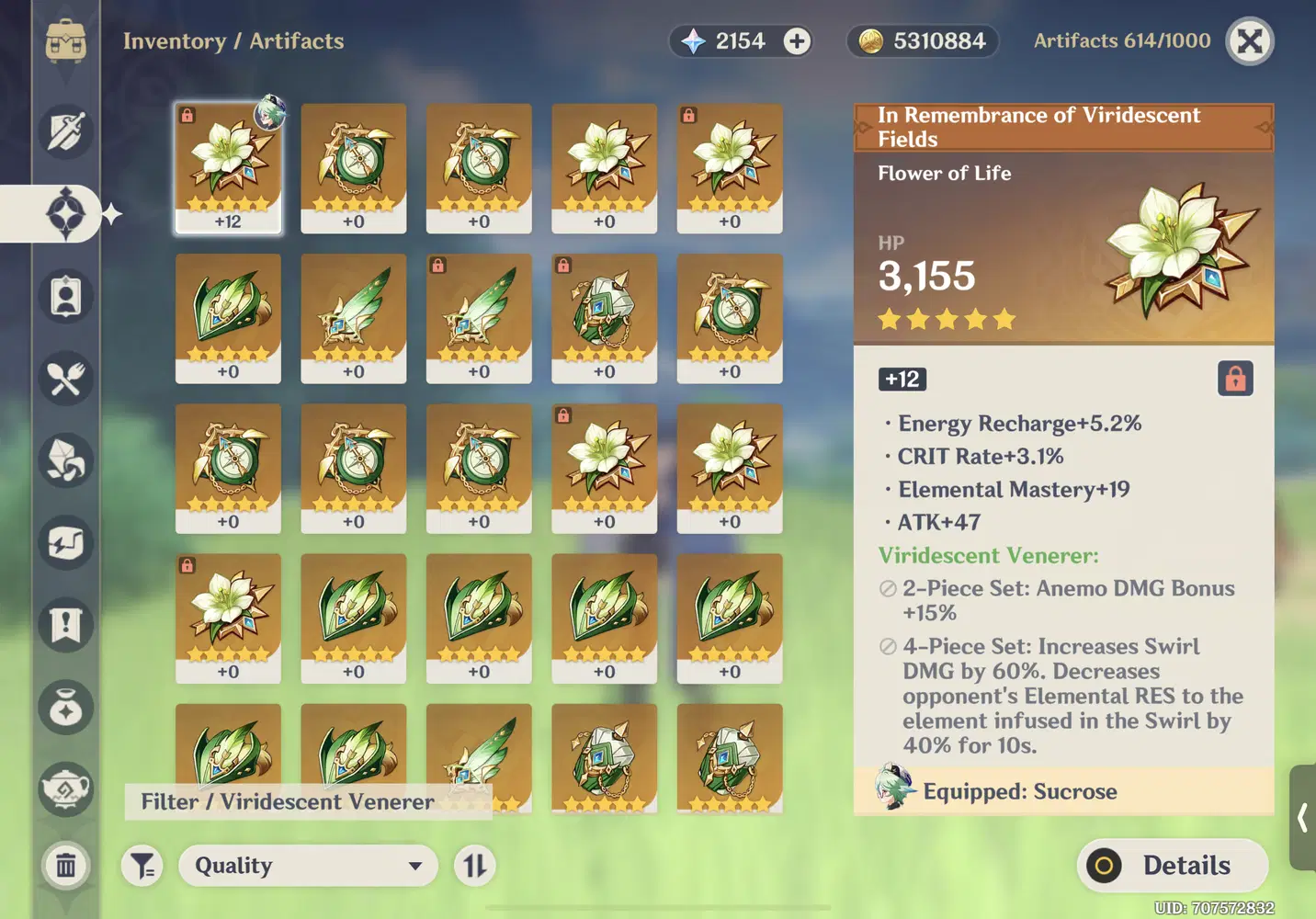The width and height of the screenshot is (1316, 919).
Task: Collapse the artifact details panel with the chevron
Action: [1303, 818]
